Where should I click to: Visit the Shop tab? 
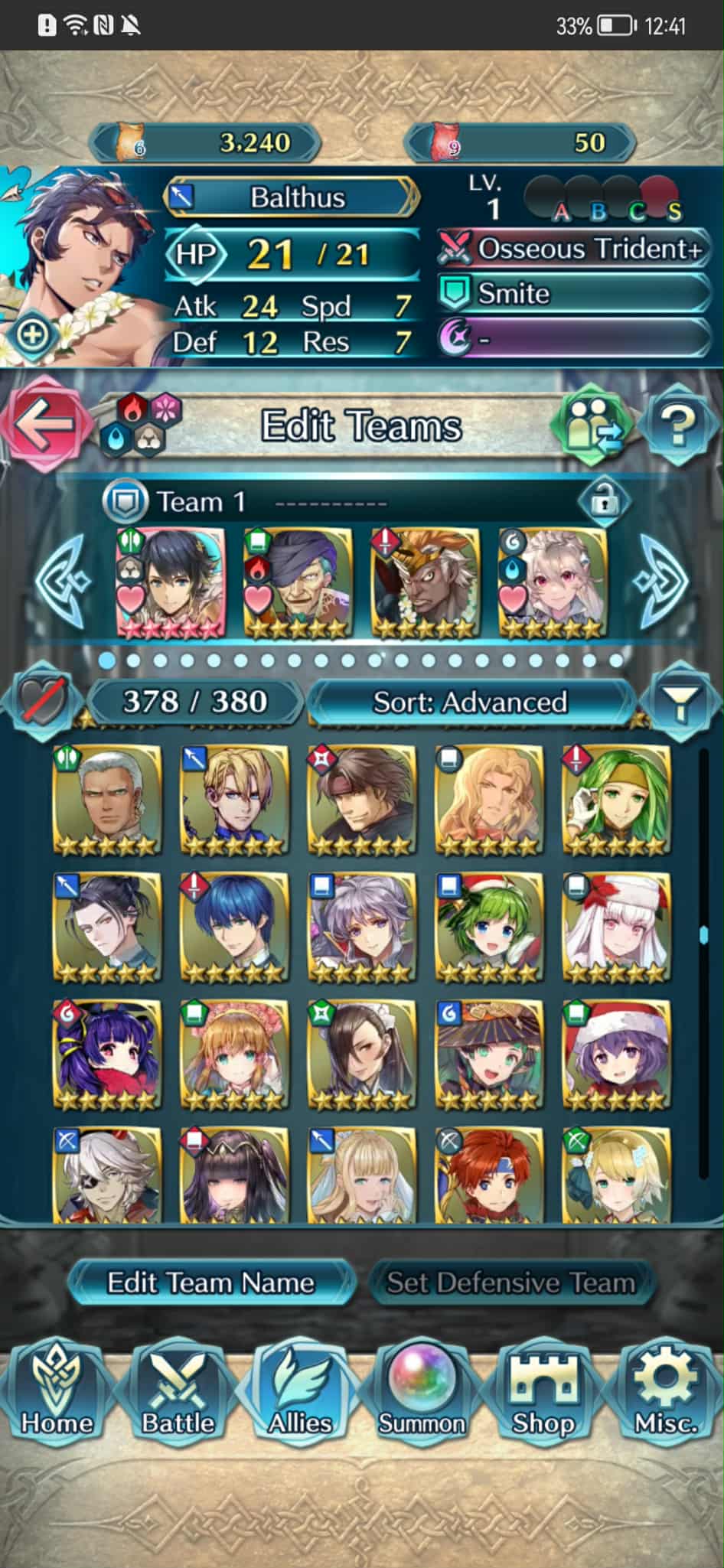(543, 1391)
